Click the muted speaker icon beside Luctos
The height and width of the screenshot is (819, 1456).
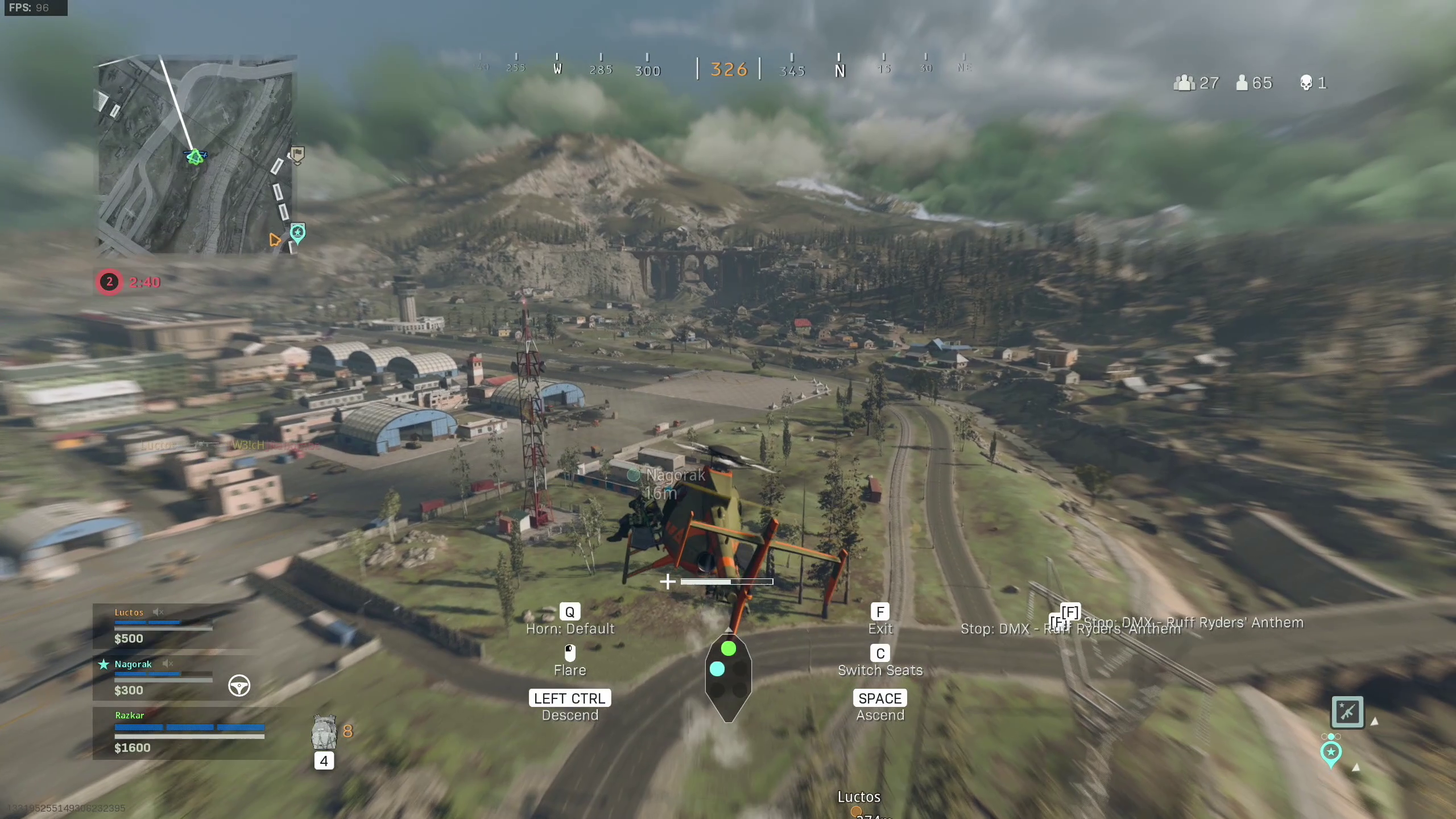point(158,612)
